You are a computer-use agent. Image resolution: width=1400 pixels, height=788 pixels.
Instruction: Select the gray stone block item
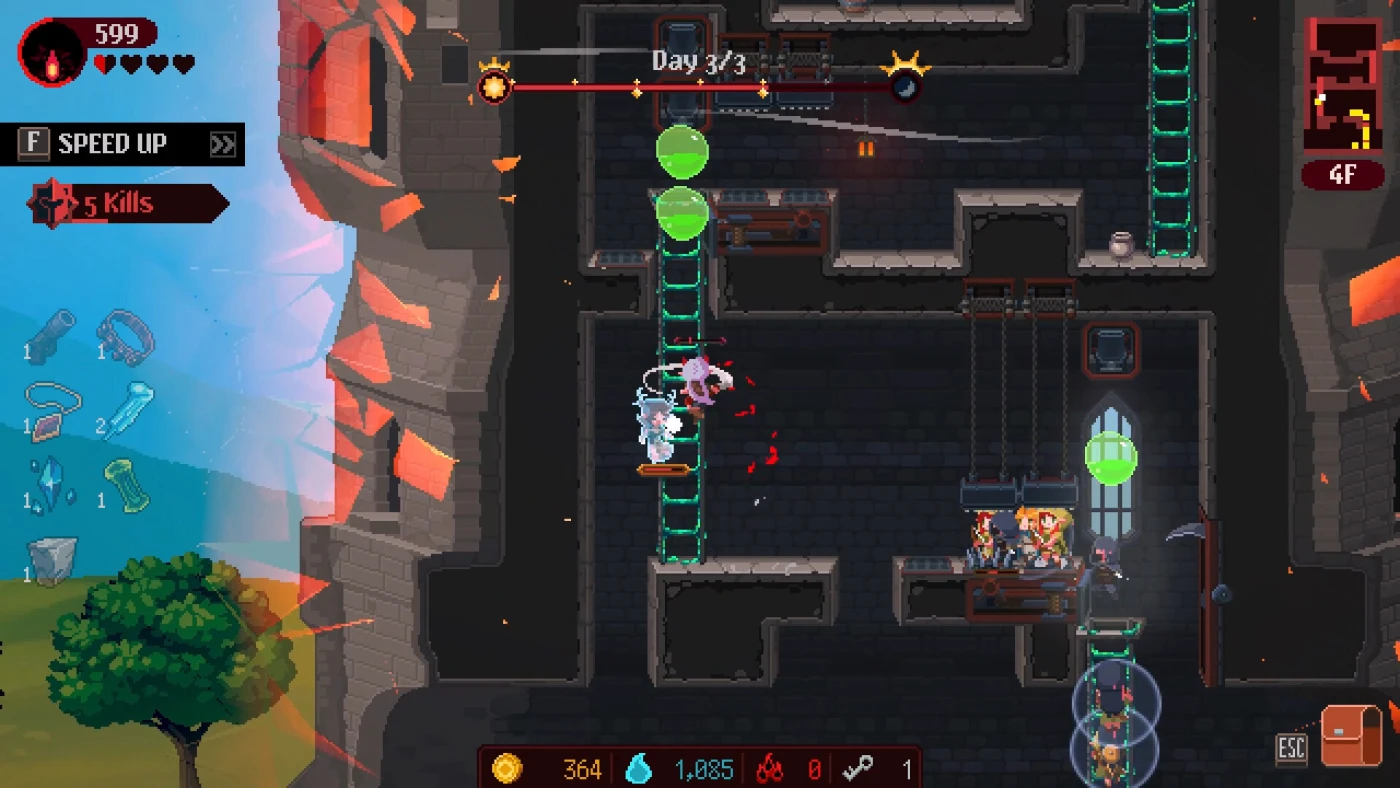pos(52,559)
